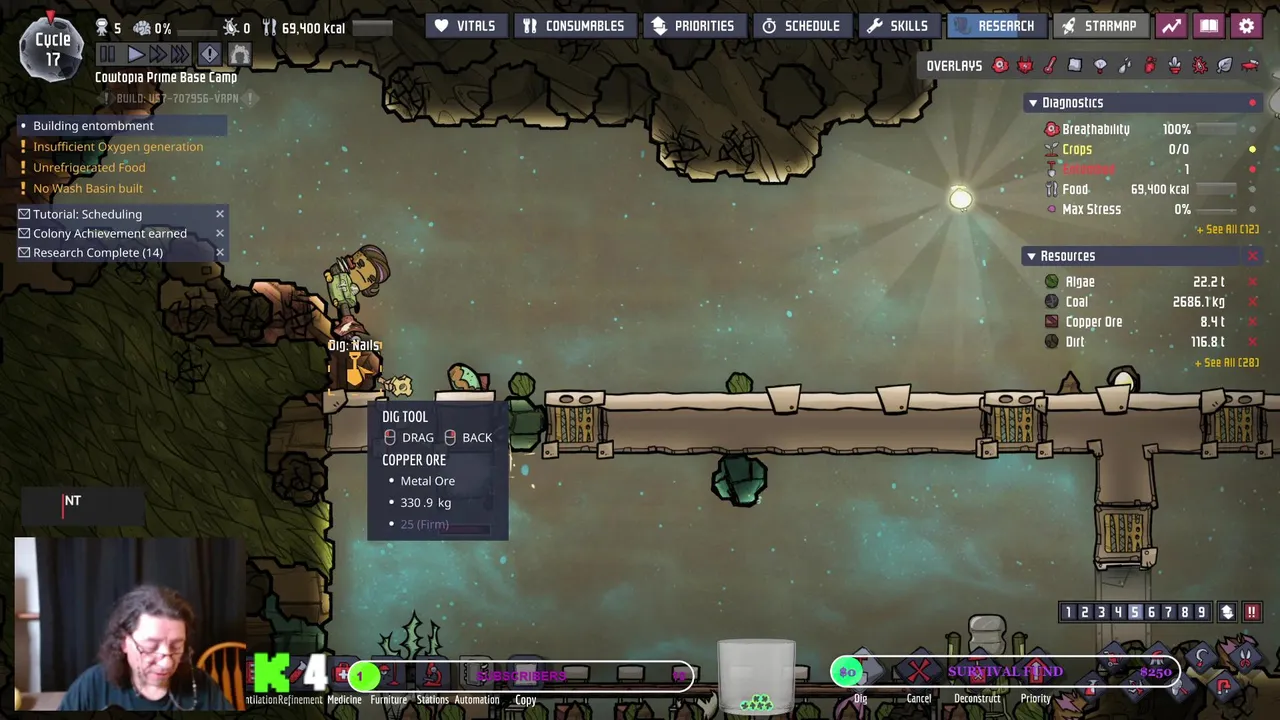
Task: Select the Building entombment notification
Action: point(93,126)
